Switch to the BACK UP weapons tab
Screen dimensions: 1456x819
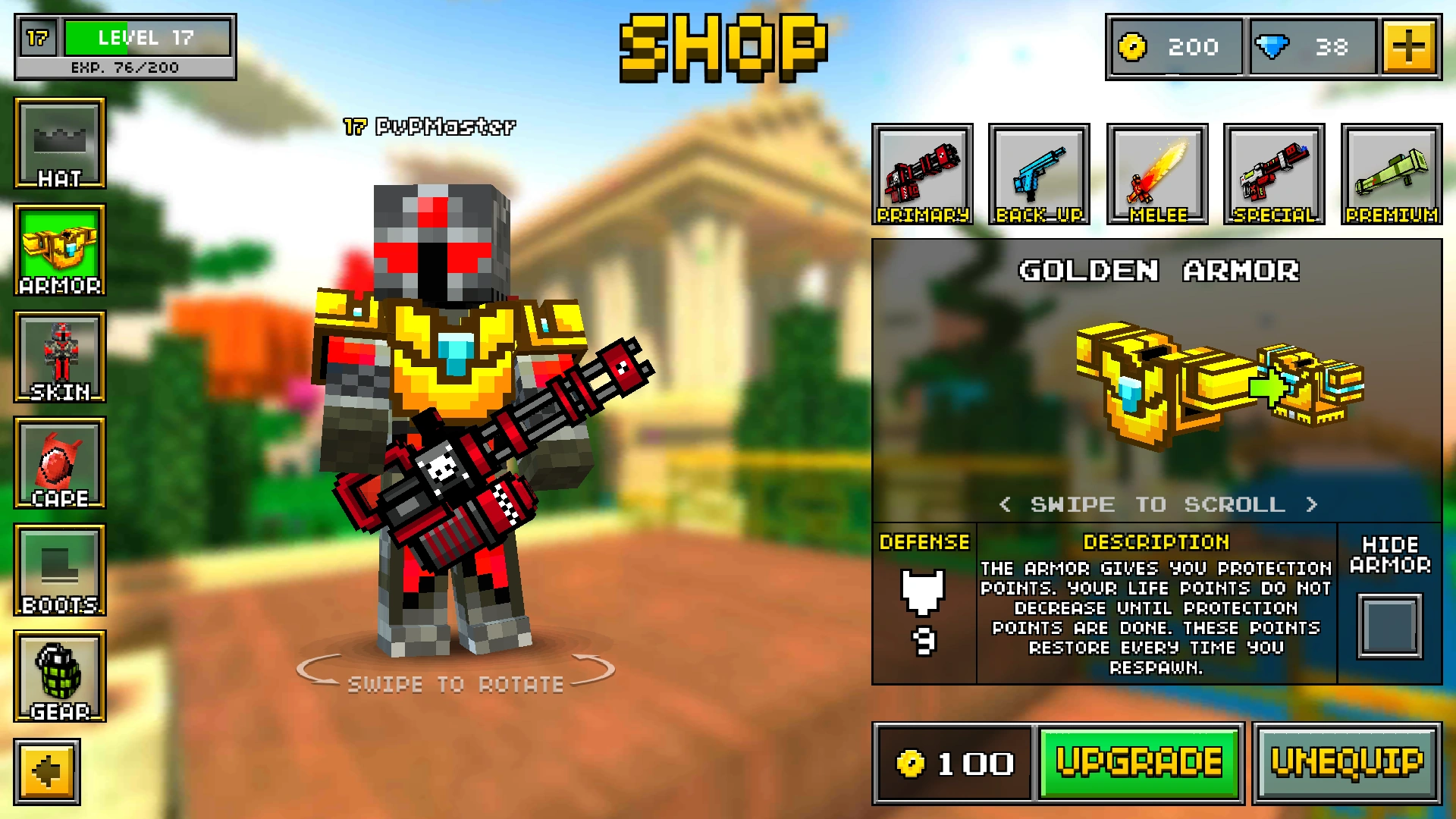(1040, 173)
